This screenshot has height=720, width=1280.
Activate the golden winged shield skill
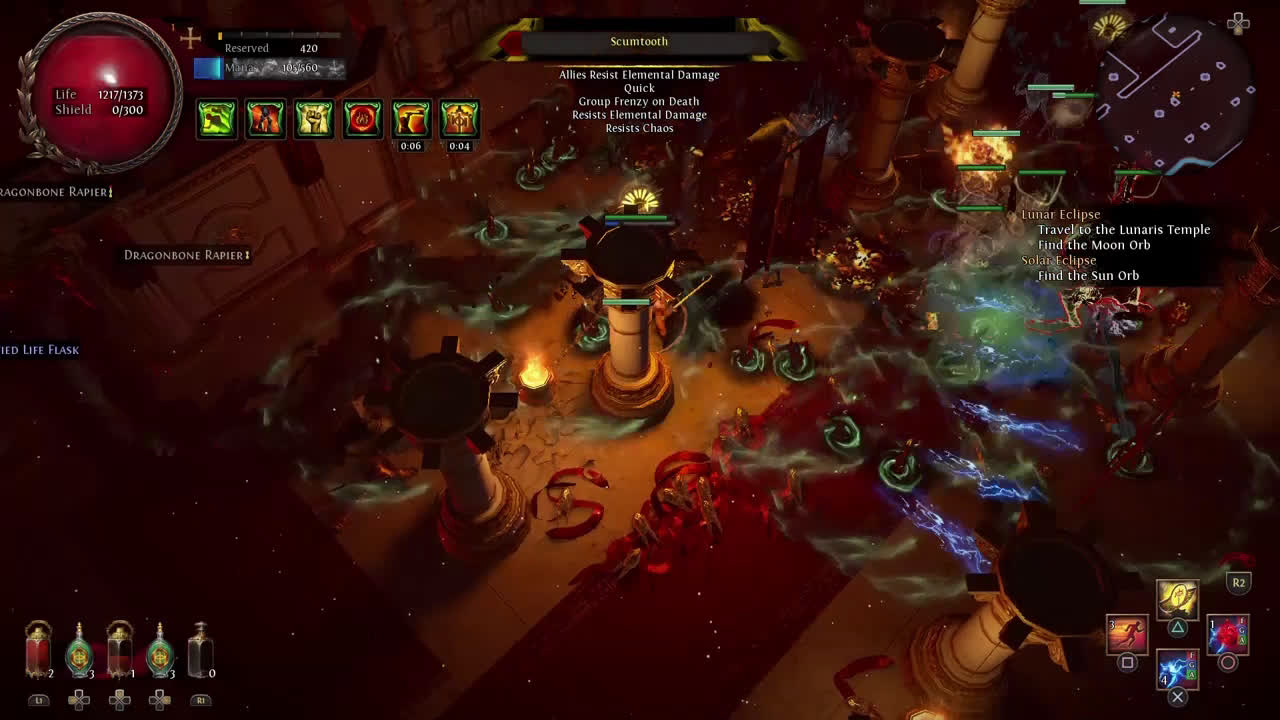1177,599
